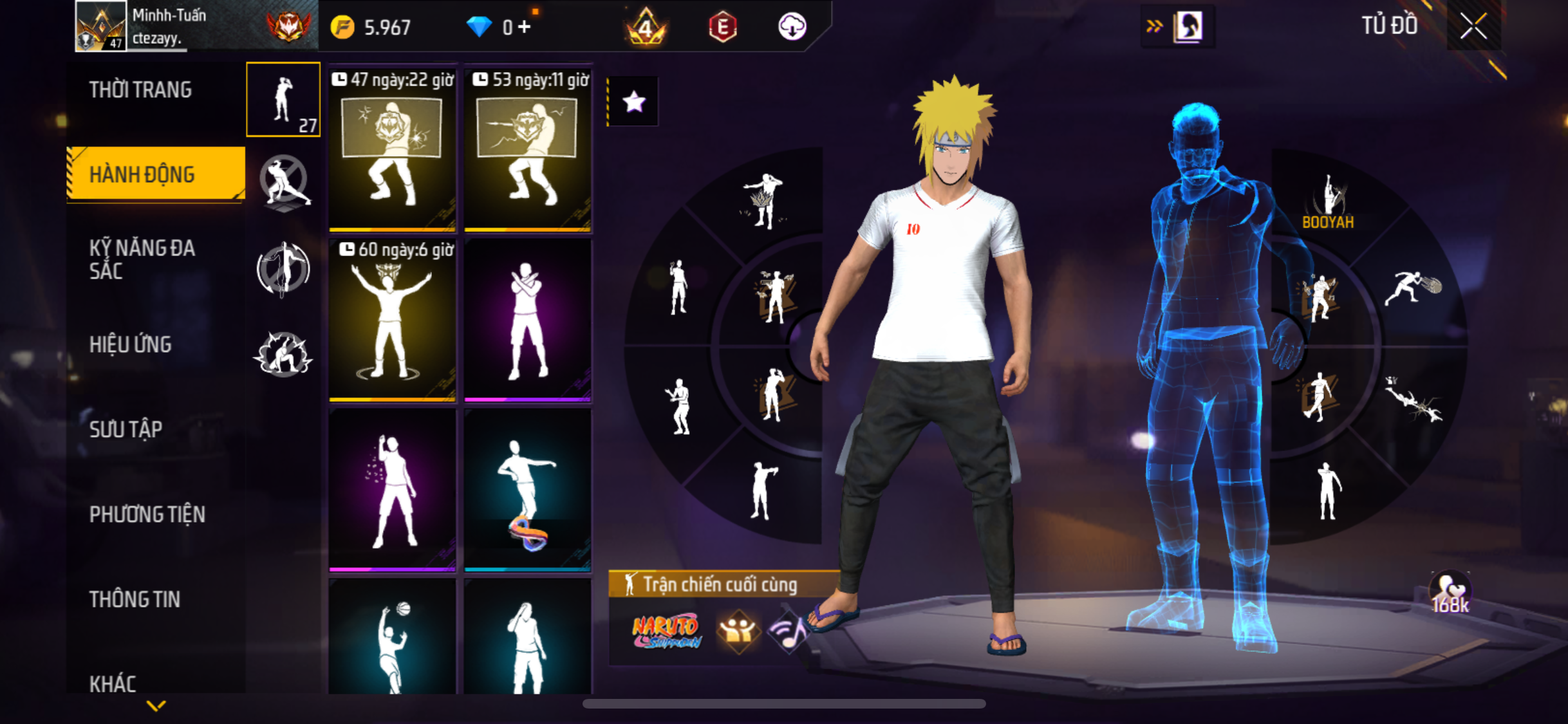Close the Tủ Đồ wardrobe screen

(x=1473, y=26)
